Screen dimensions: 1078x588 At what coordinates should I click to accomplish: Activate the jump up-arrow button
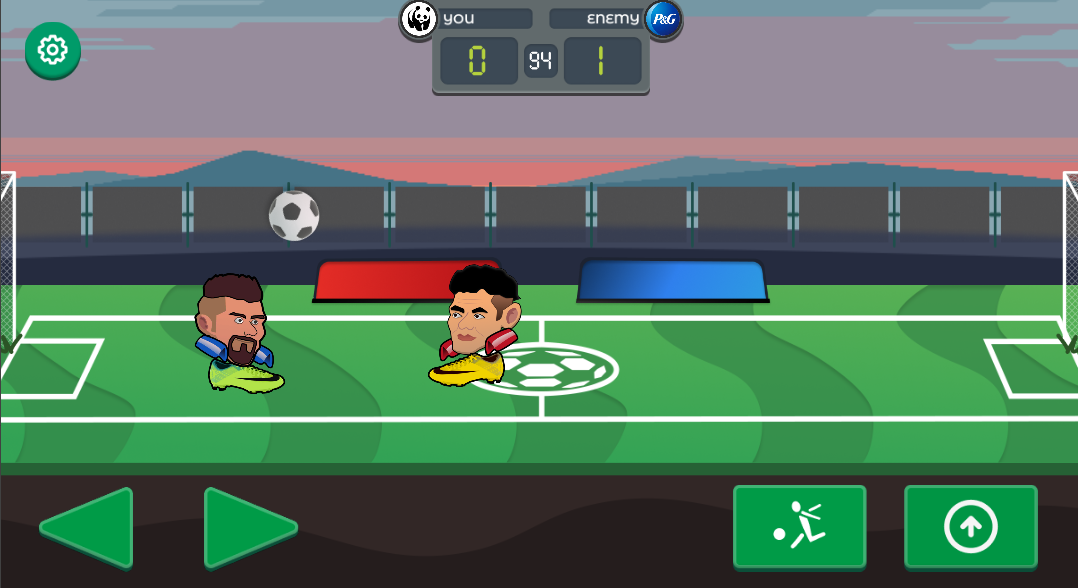970,525
